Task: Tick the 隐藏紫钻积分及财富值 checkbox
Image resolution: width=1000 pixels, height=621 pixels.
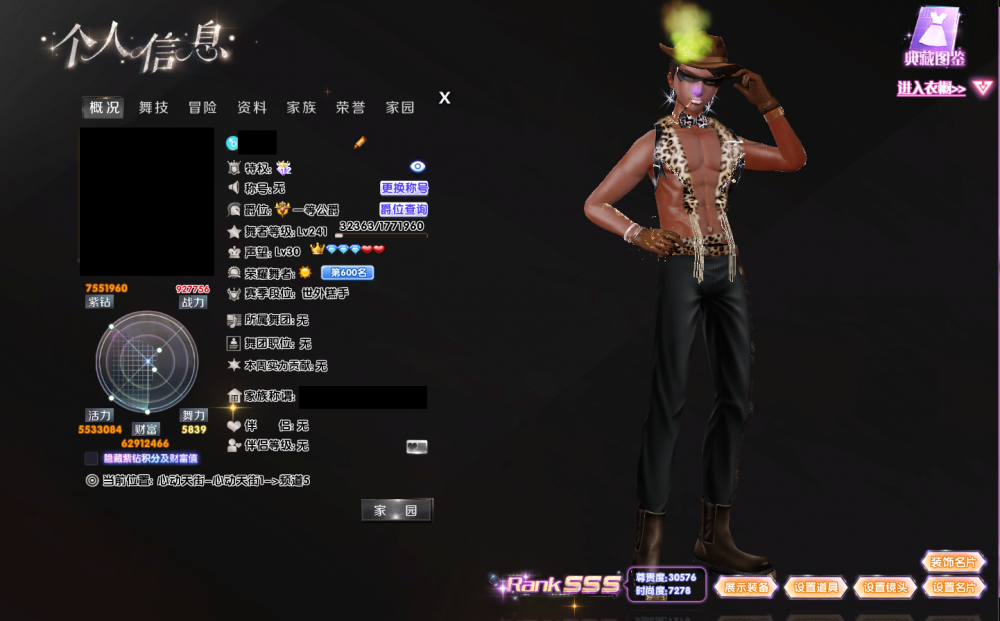Action: pos(92,459)
